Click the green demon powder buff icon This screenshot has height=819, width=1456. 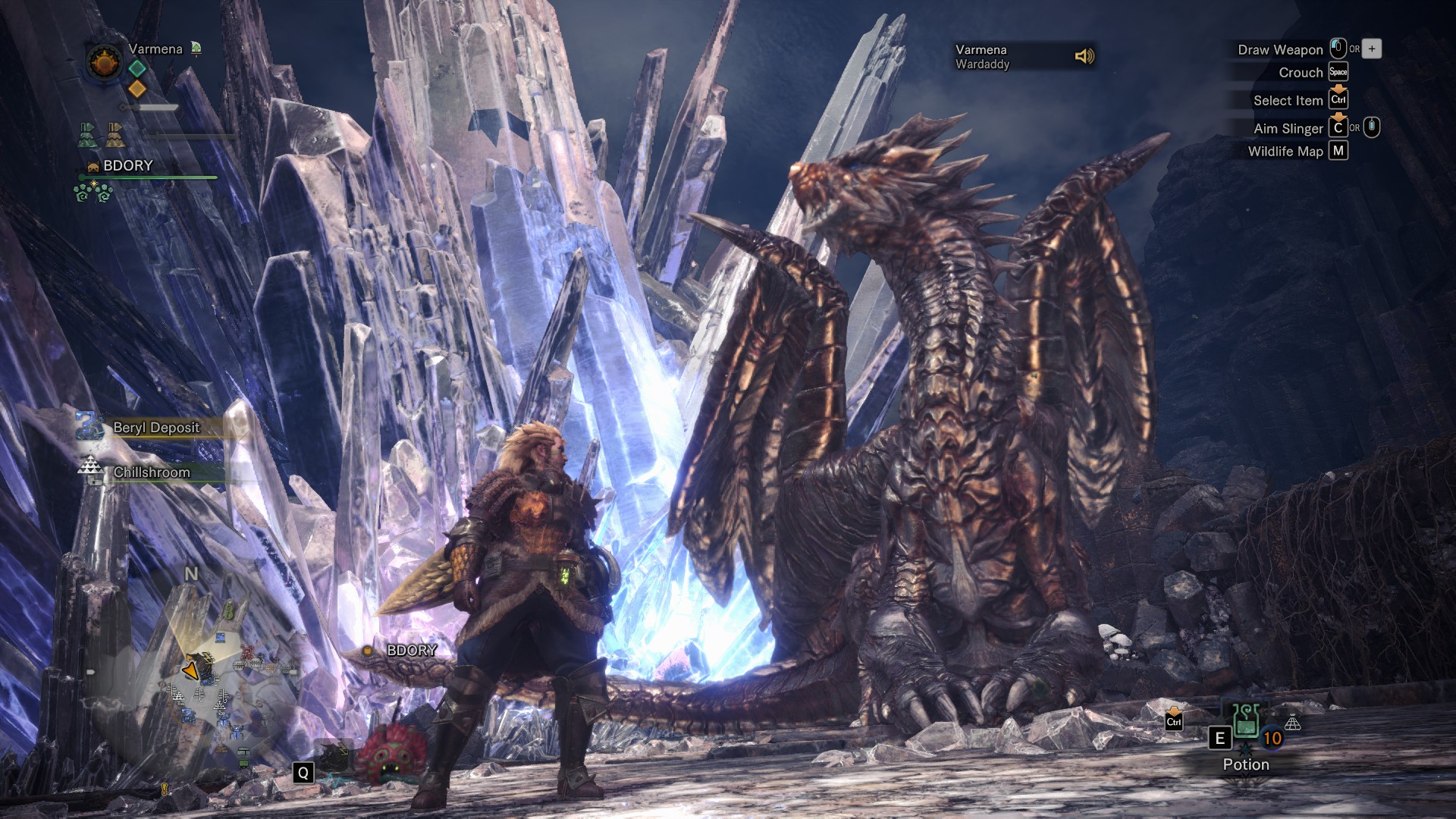tap(88, 135)
